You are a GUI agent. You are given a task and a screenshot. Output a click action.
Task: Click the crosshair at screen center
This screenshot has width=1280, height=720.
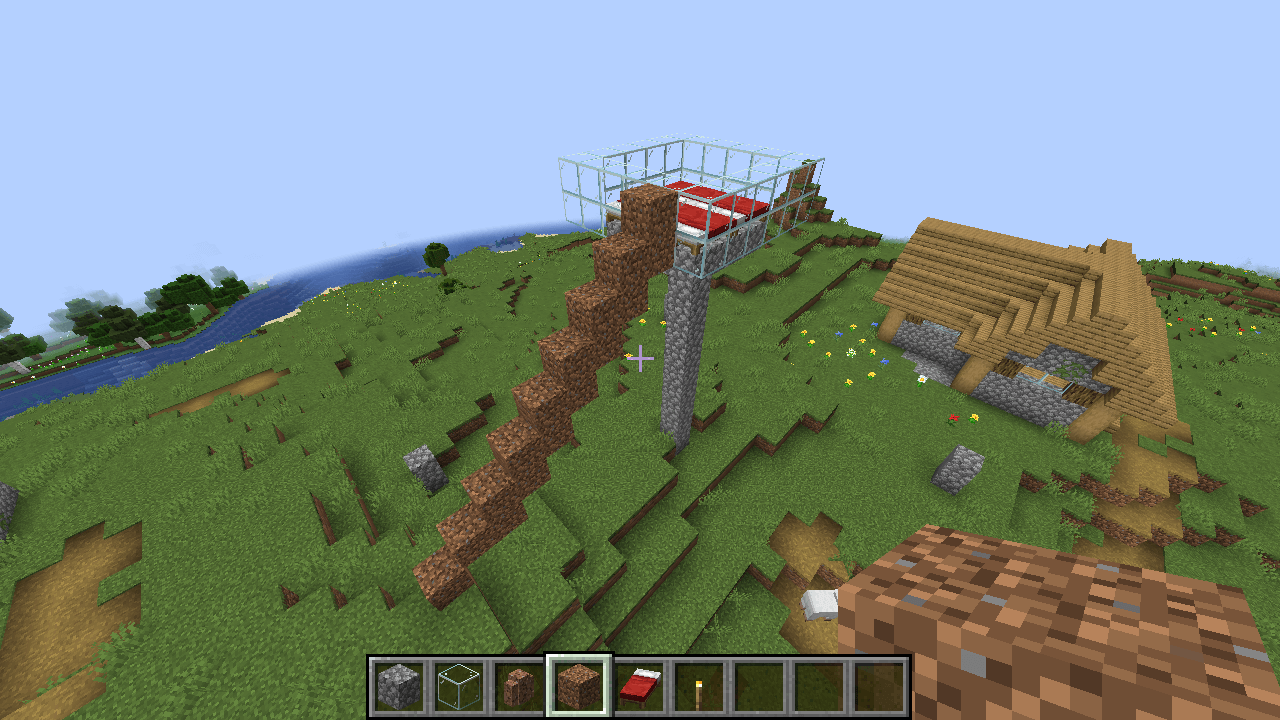point(640,357)
